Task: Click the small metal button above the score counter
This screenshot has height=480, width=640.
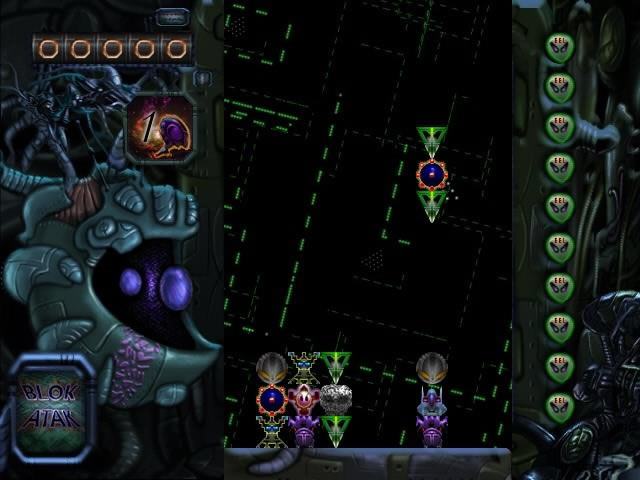Action: click(173, 17)
